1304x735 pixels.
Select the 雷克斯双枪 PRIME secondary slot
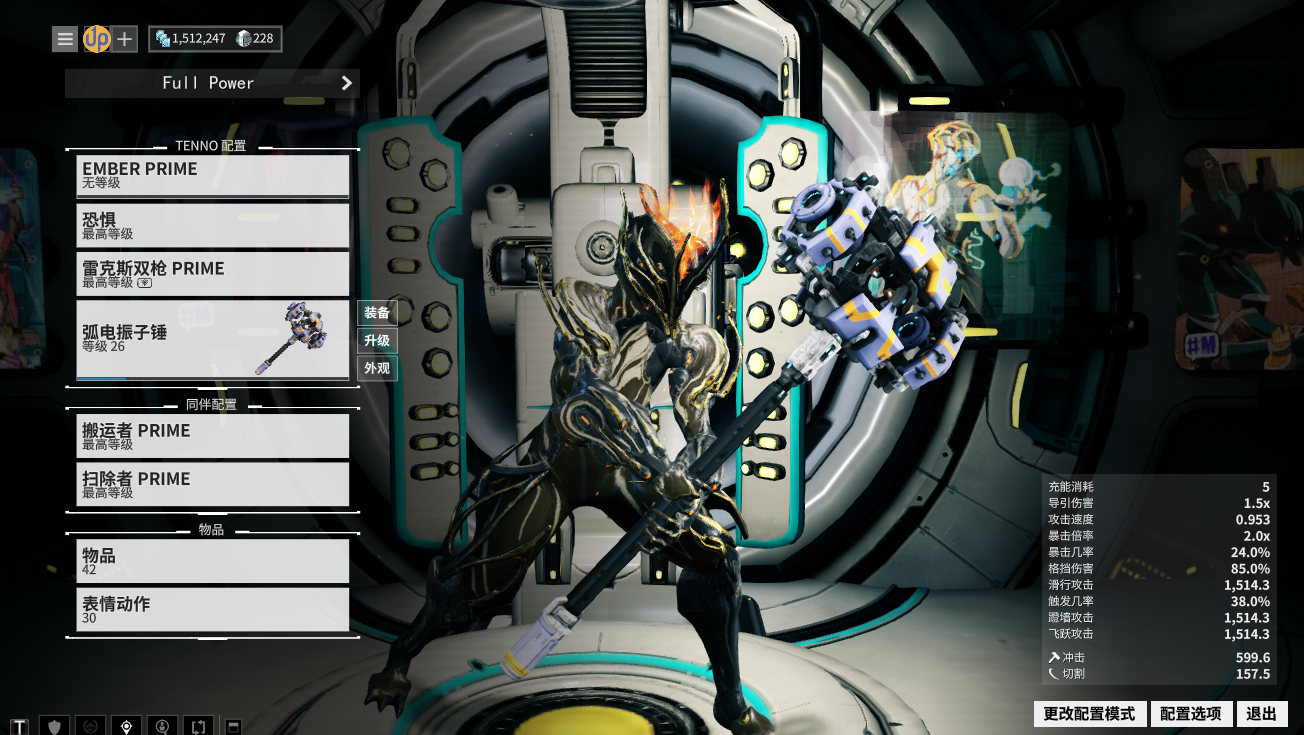213,274
